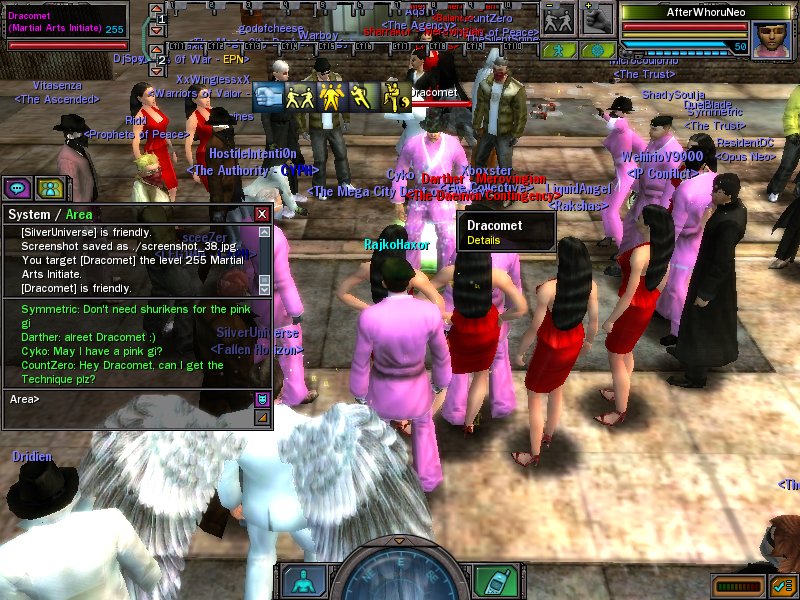This screenshot has width=800, height=600.
Task: Click hotbar row 2 down arrow
Action: point(156,71)
